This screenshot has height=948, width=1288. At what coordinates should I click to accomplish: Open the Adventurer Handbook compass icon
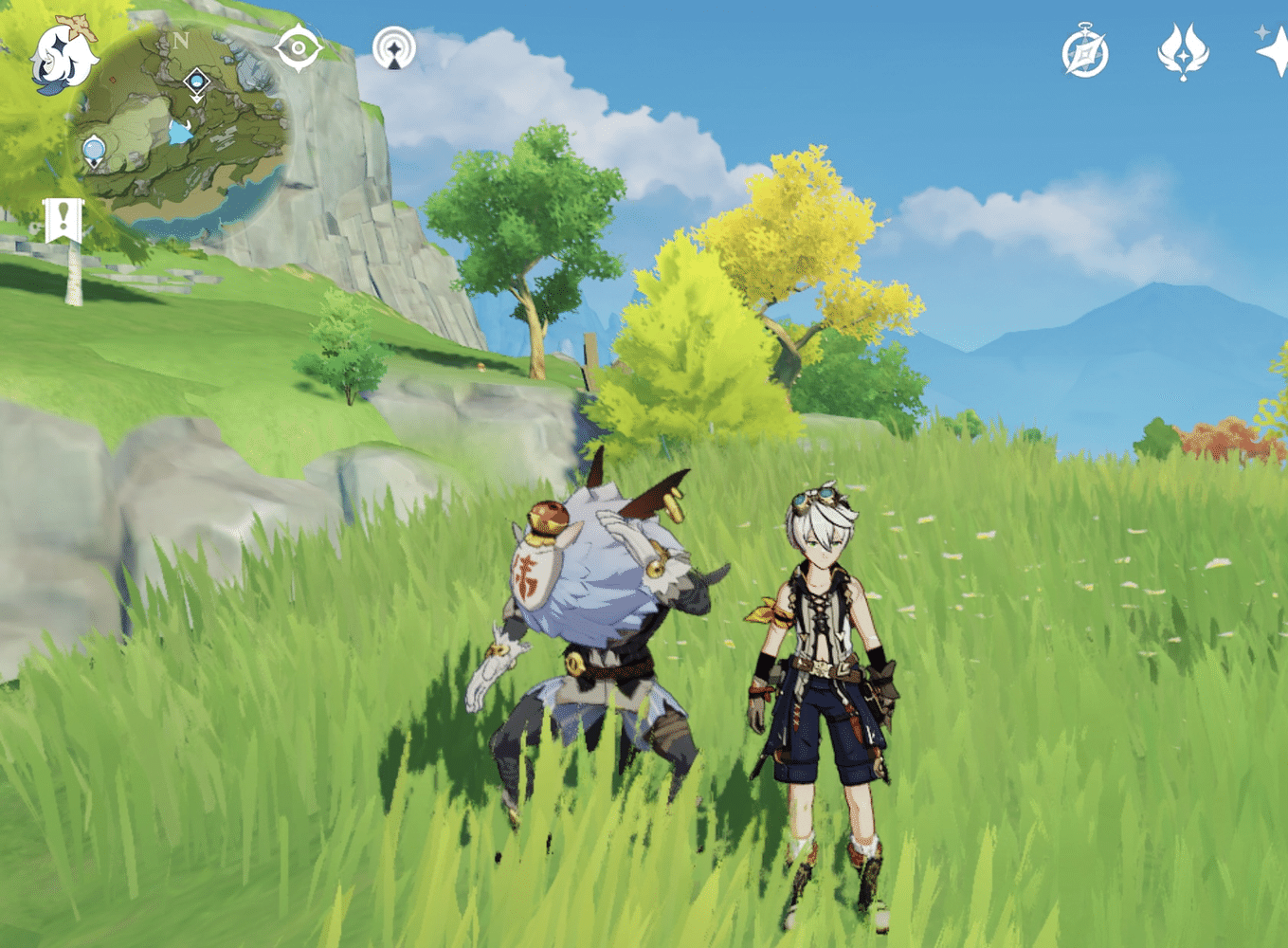point(1085,54)
